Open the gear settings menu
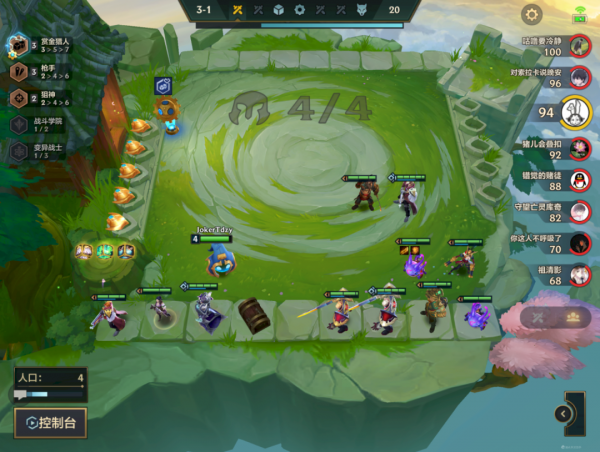The height and width of the screenshot is (452, 600). tap(532, 14)
